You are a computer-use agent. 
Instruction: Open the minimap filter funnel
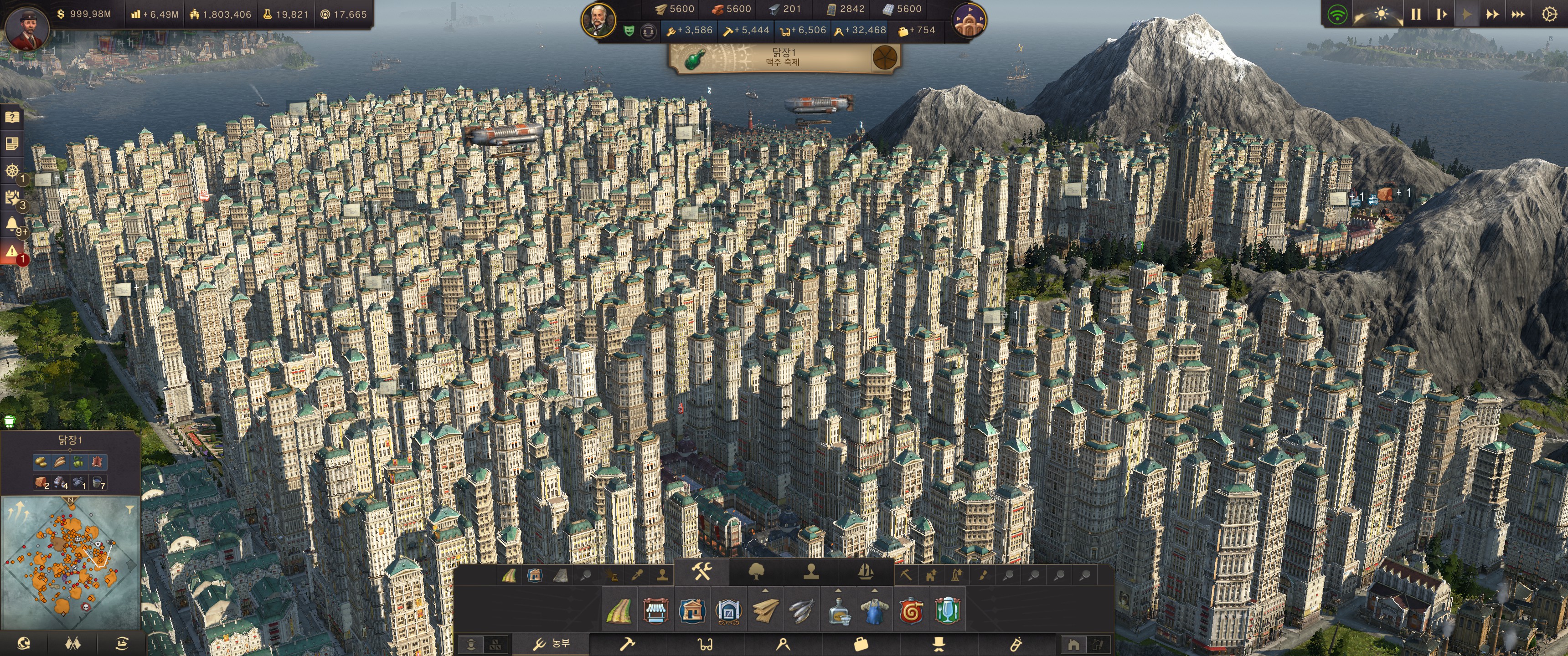pyautogui.click(x=129, y=509)
